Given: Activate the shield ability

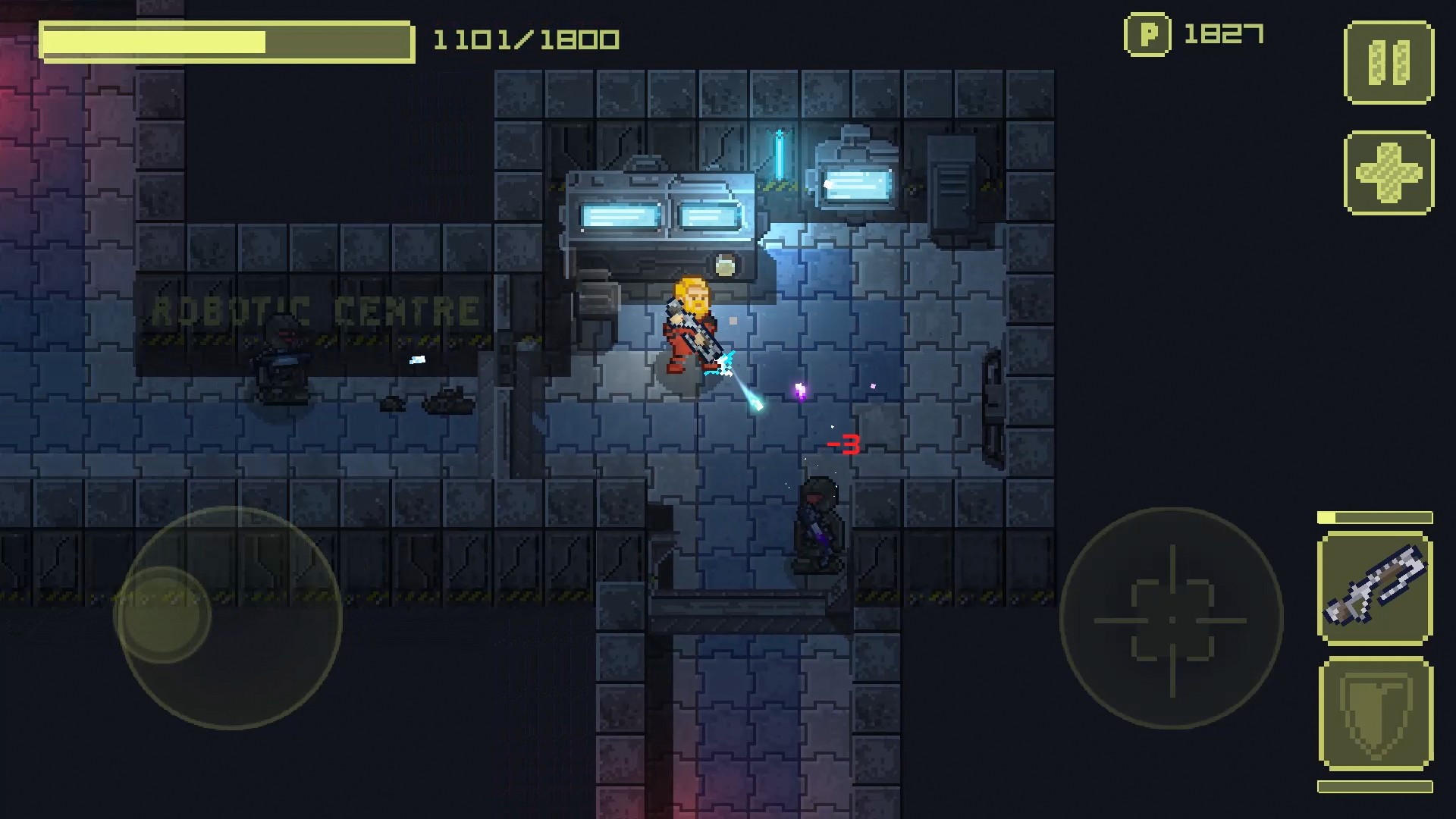Looking at the screenshot, I should coord(1375,714).
